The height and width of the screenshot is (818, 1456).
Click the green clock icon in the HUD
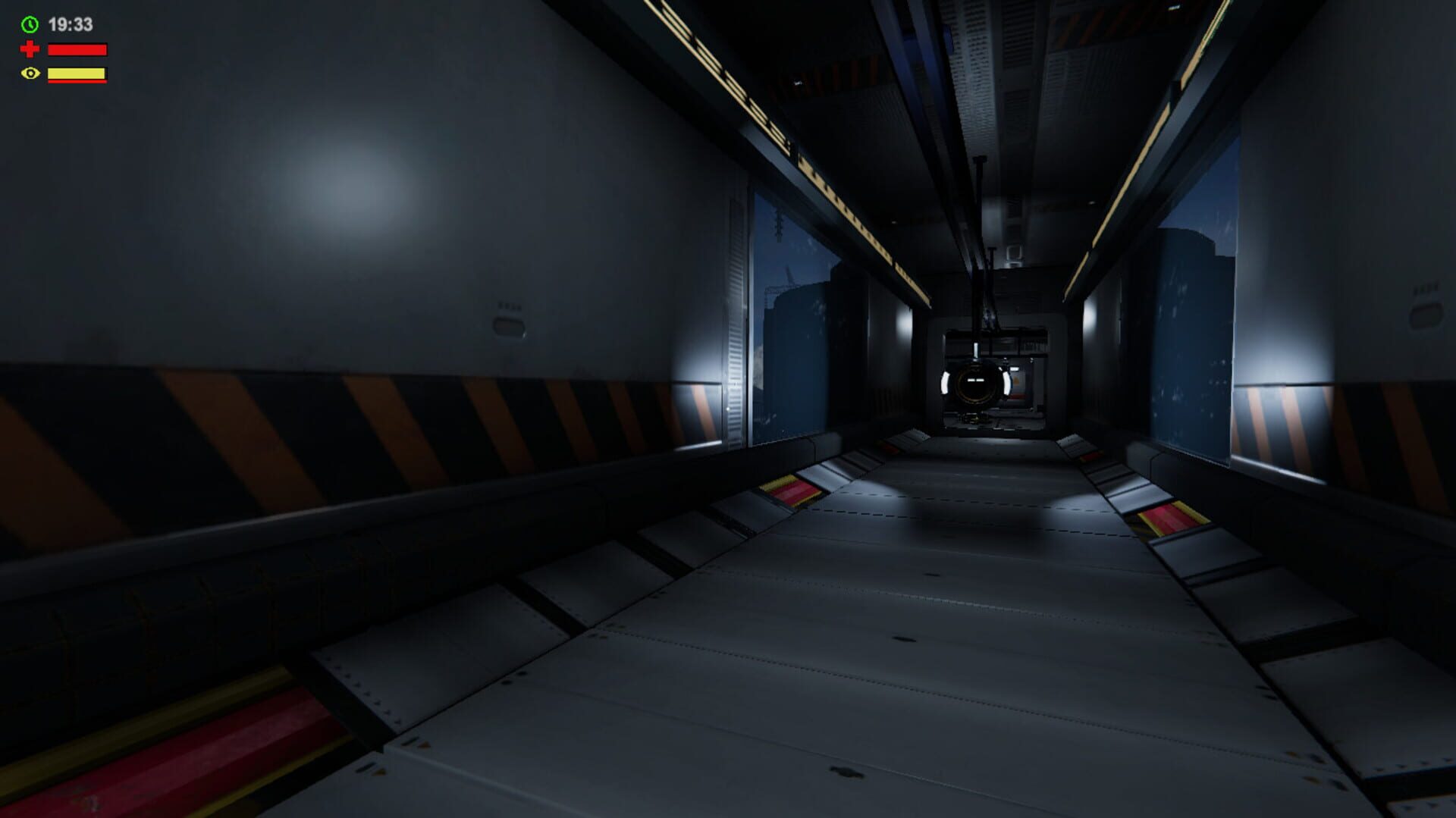click(29, 24)
